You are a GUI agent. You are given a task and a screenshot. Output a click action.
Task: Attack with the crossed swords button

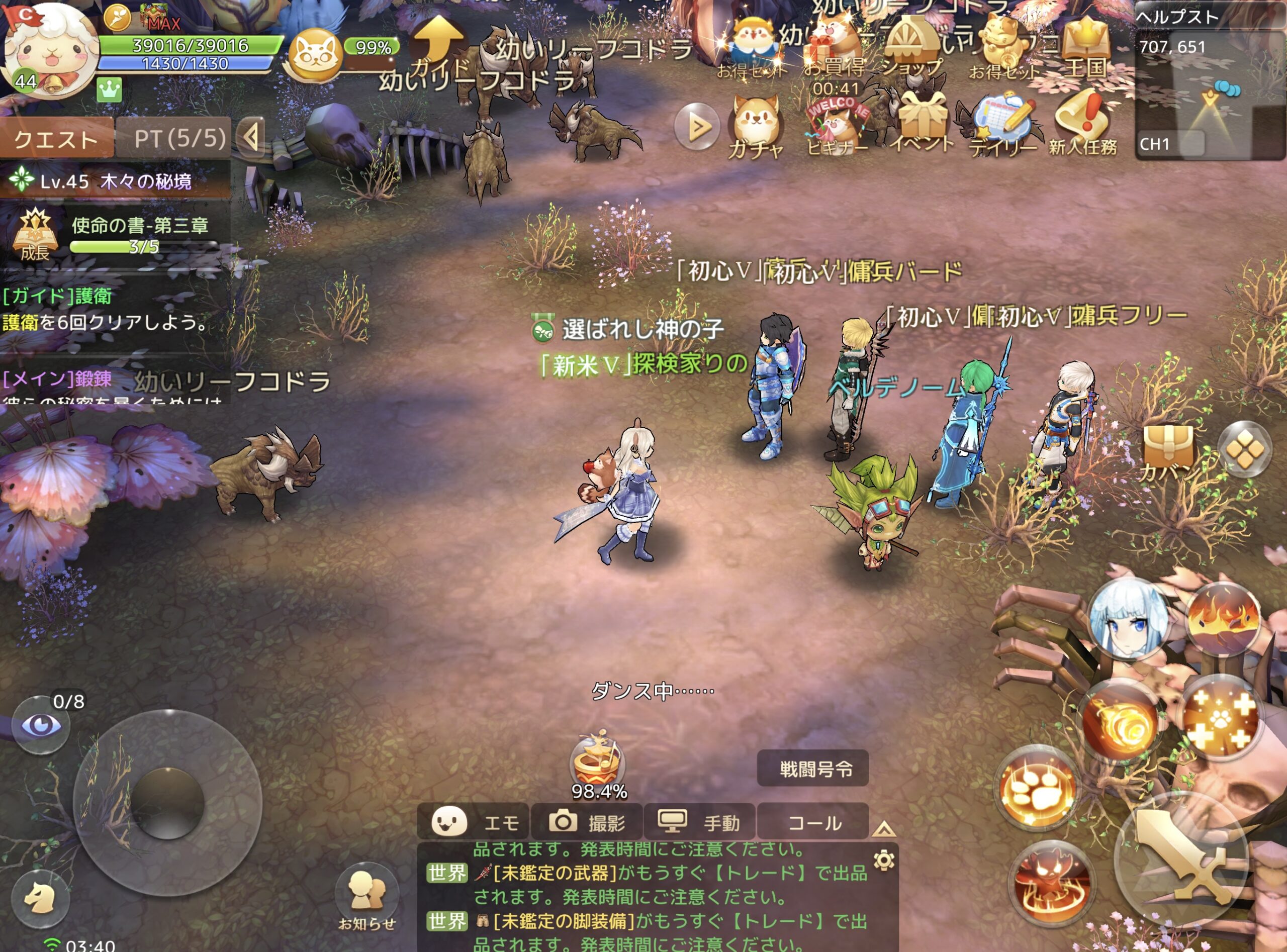1182,862
